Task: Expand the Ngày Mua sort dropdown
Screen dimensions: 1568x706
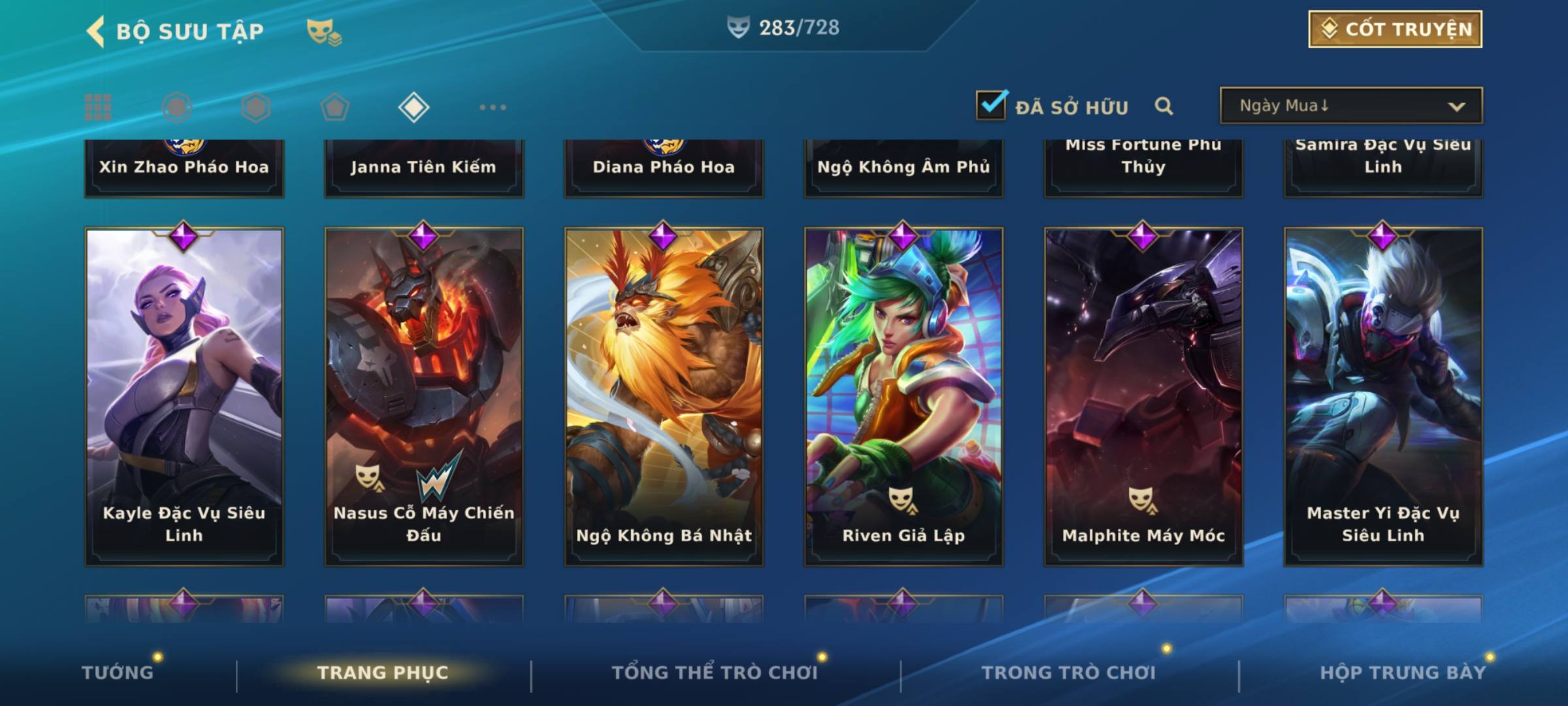Action: 1350,106
